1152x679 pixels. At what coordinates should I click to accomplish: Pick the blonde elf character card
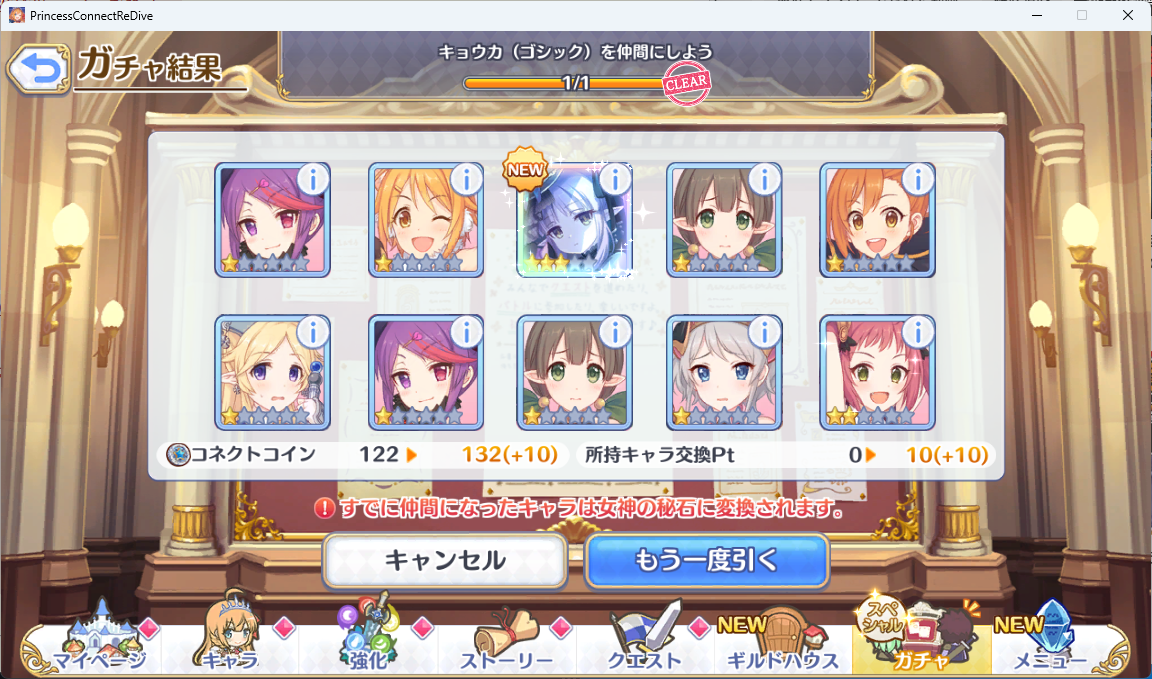272,373
